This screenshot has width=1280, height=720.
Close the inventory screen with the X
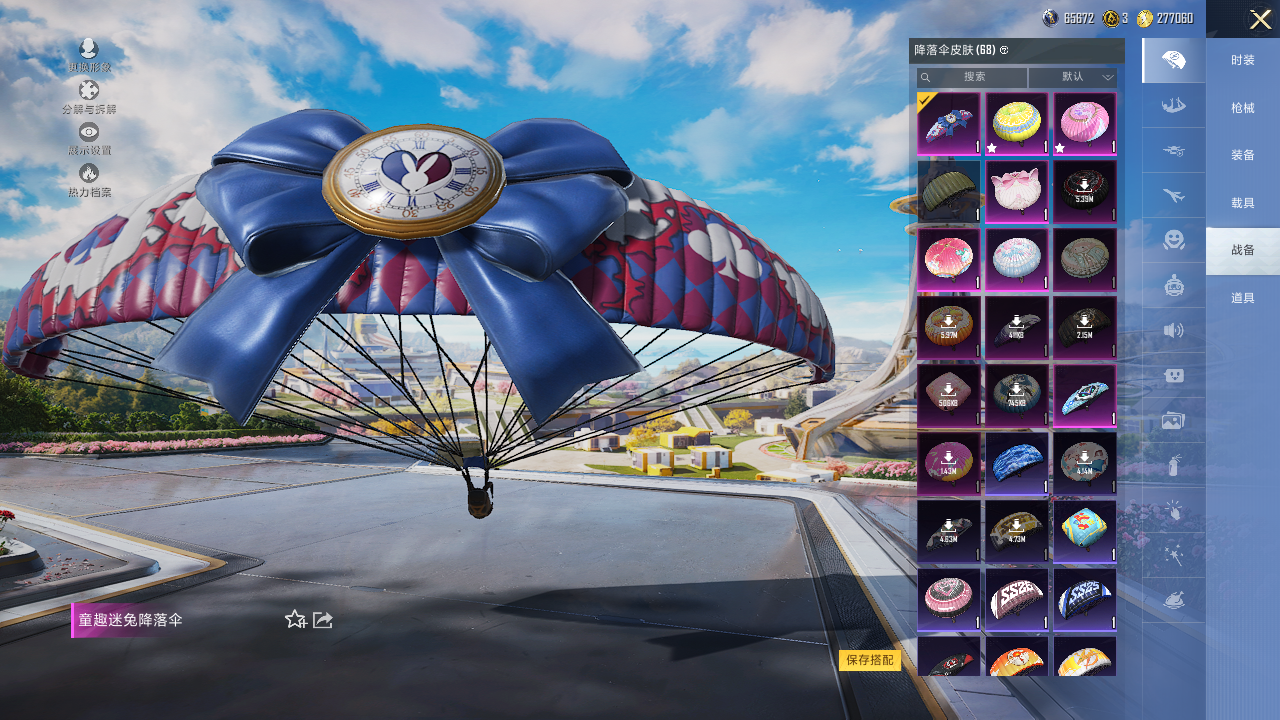click(x=1260, y=19)
